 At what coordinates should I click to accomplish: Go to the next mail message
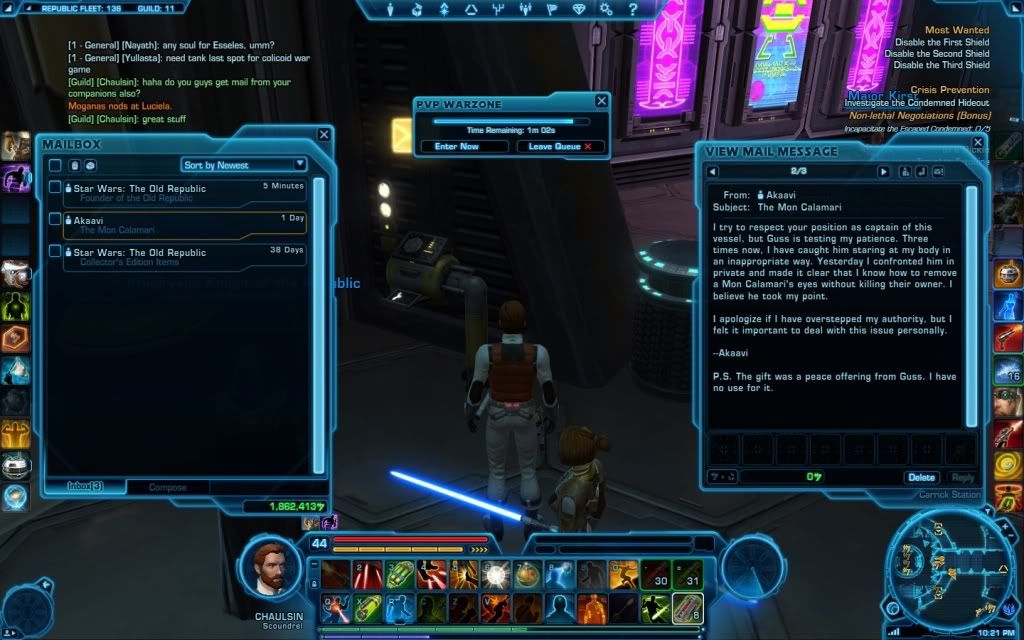pos(883,171)
